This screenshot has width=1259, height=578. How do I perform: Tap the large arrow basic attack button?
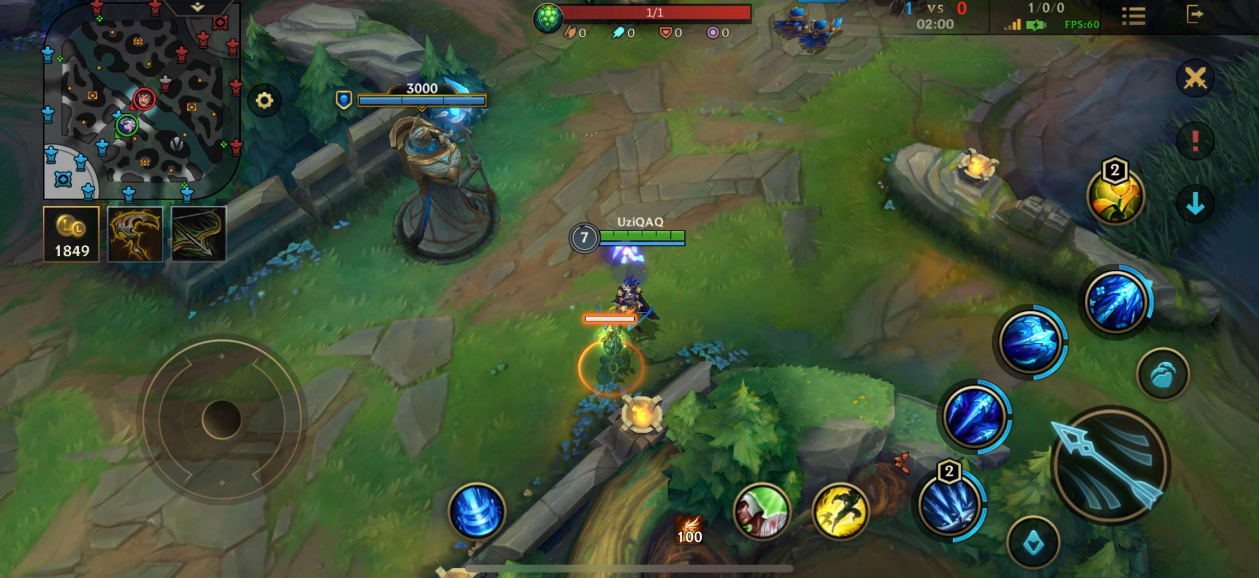[x=1110, y=464]
